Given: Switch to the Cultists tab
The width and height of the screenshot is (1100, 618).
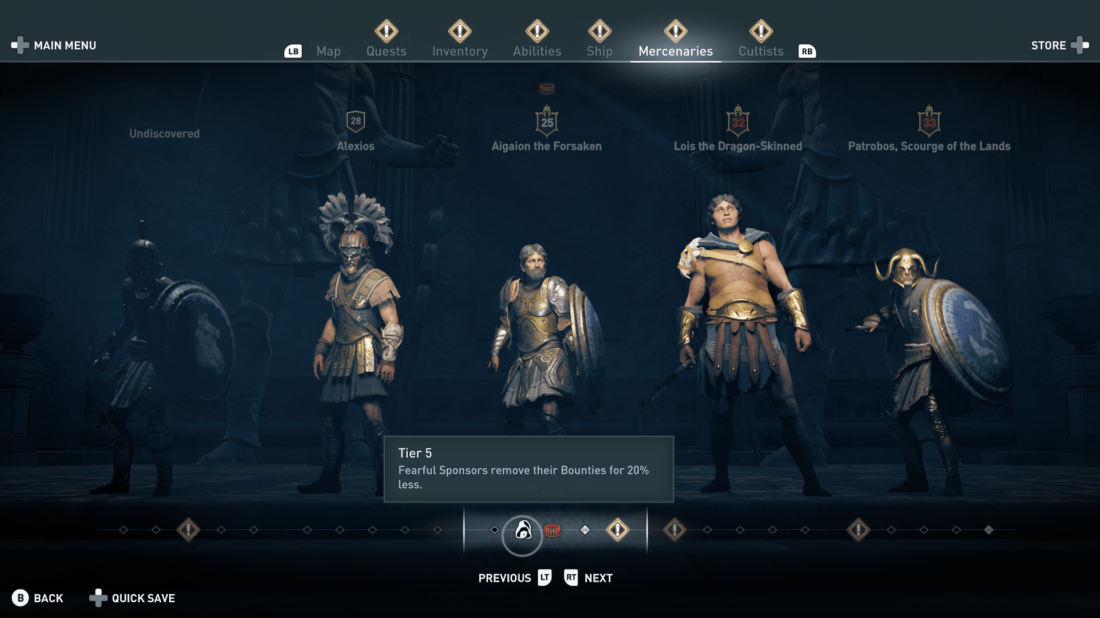Looking at the screenshot, I should 761,51.
